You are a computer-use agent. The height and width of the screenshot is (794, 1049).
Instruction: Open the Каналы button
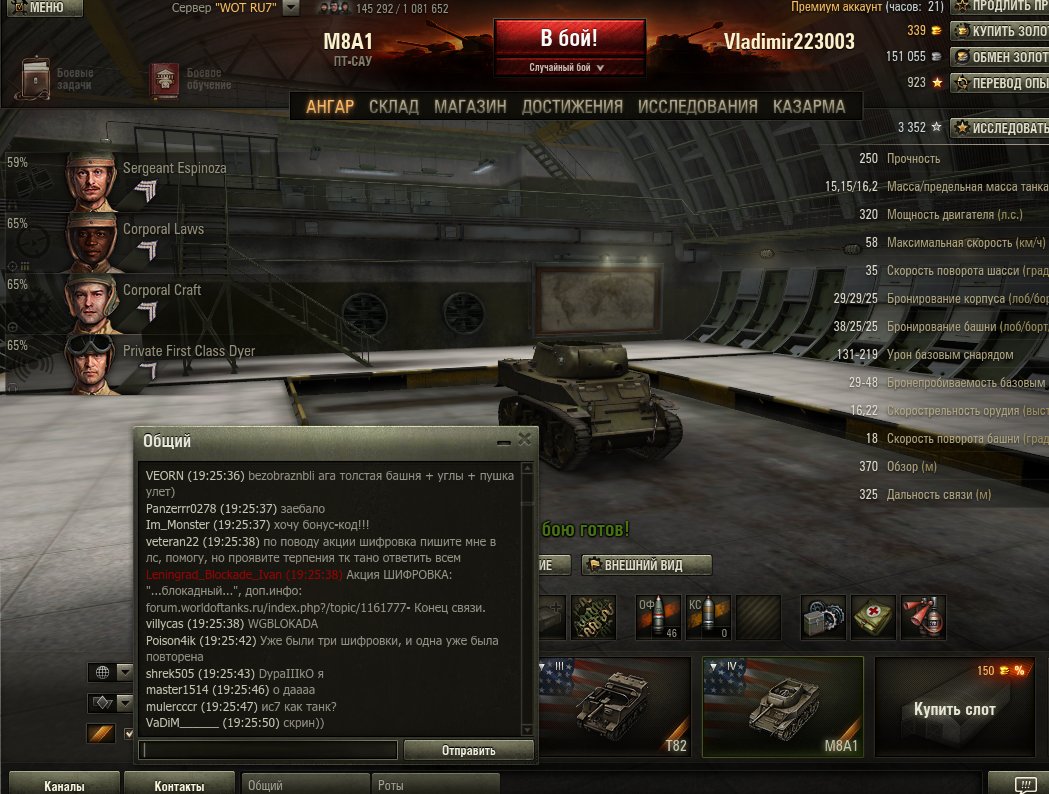click(x=64, y=786)
